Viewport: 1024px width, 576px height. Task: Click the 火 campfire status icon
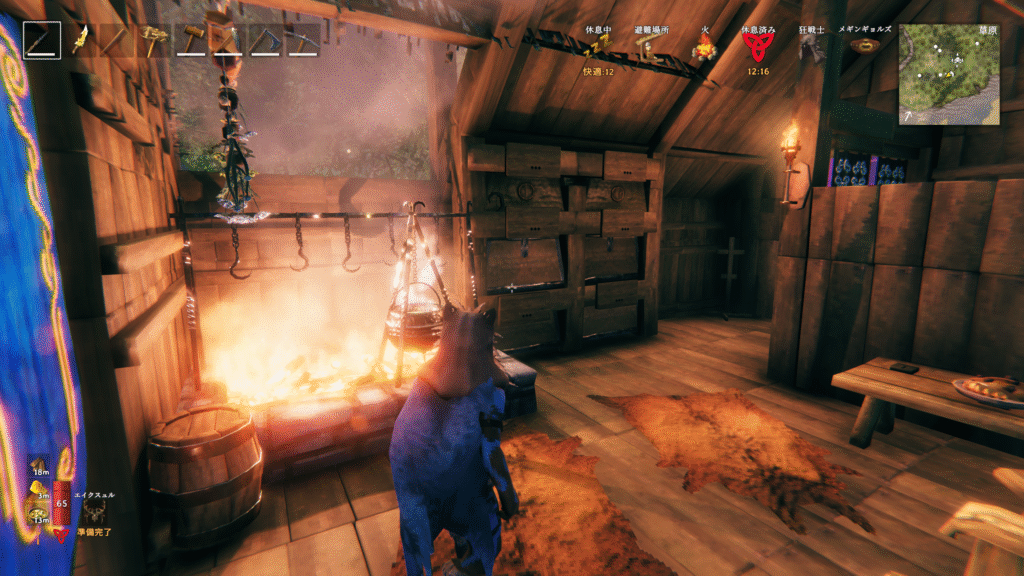point(704,48)
